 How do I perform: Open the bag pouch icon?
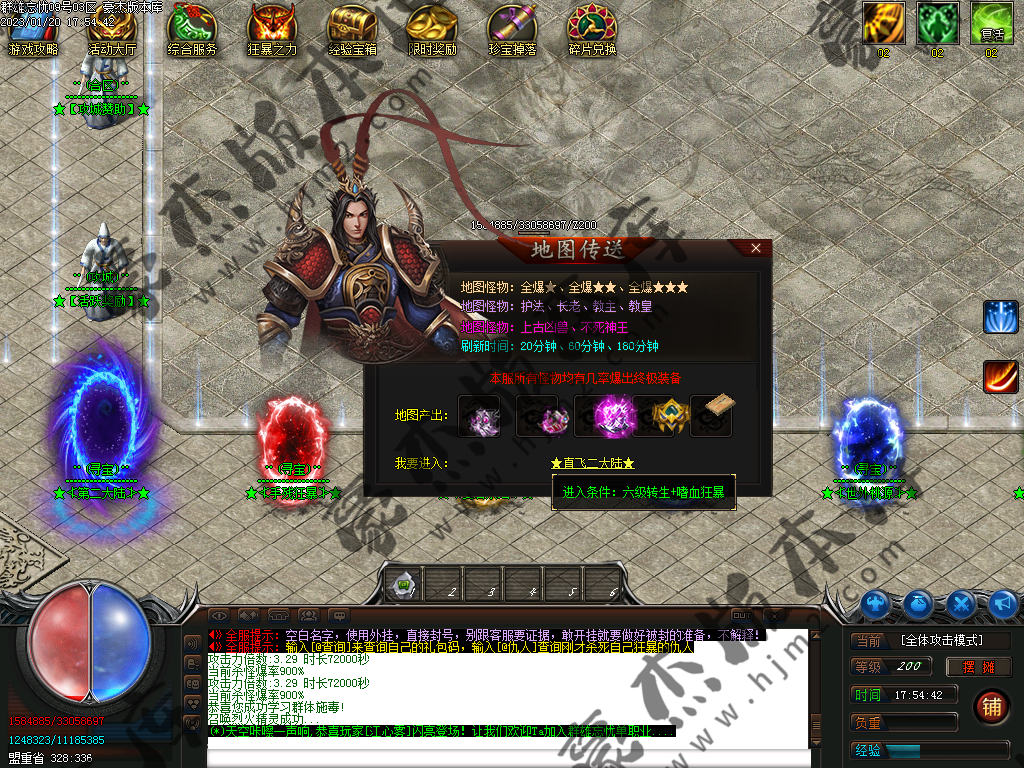[919, 604]
